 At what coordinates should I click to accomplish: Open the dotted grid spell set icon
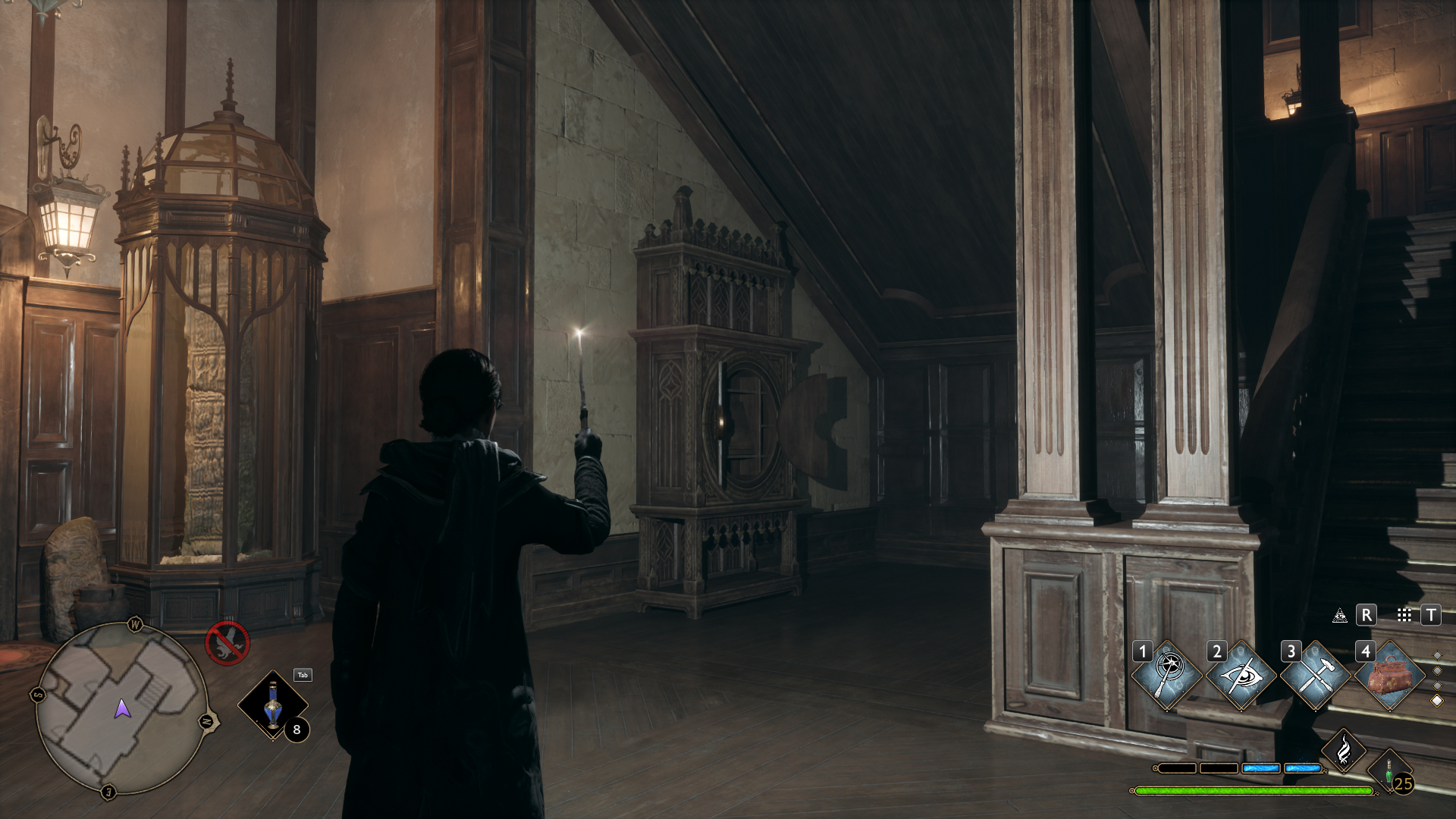click(x=1404, y=616)
